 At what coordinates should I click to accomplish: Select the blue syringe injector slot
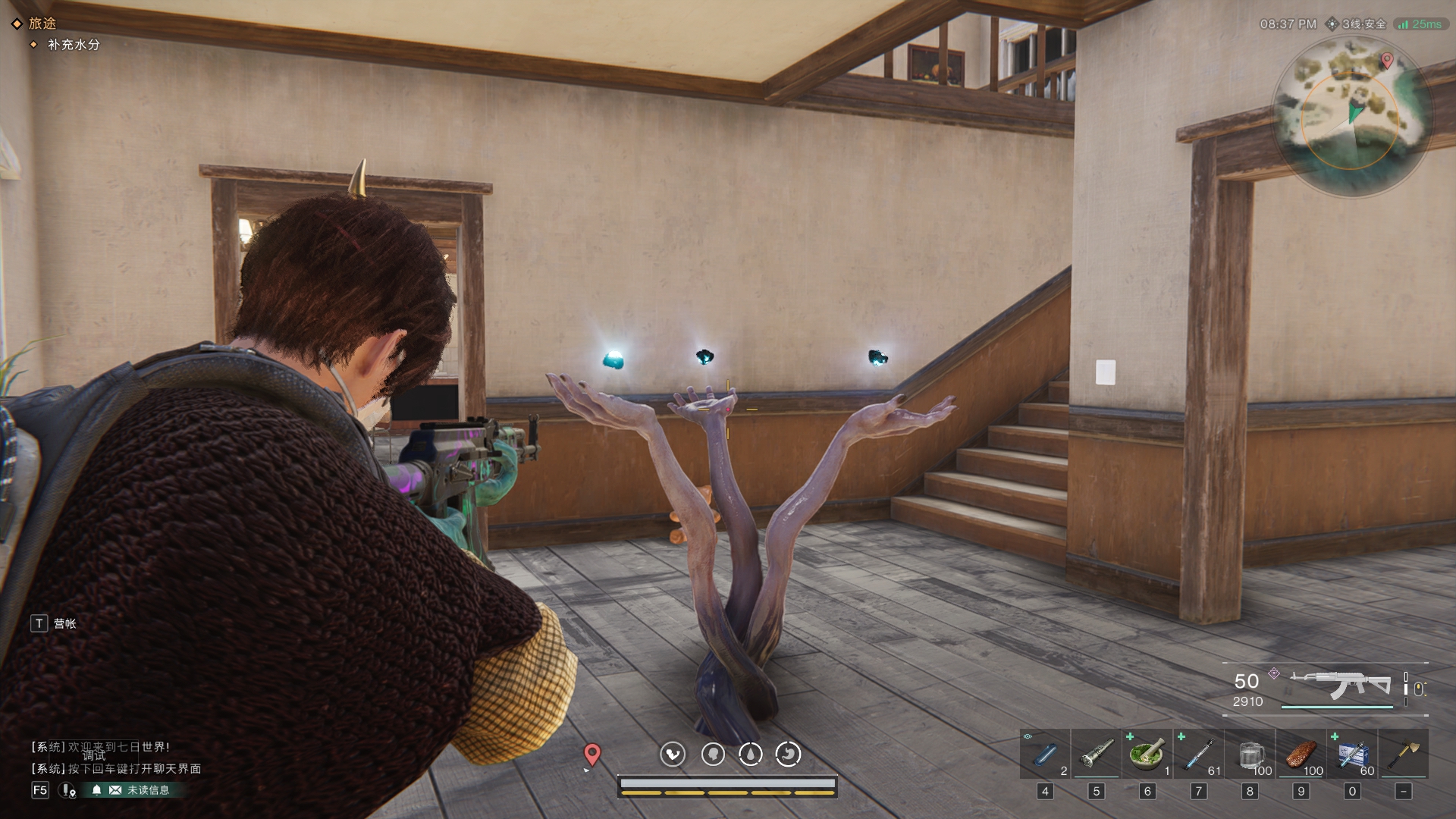(x=1198, y=755)
